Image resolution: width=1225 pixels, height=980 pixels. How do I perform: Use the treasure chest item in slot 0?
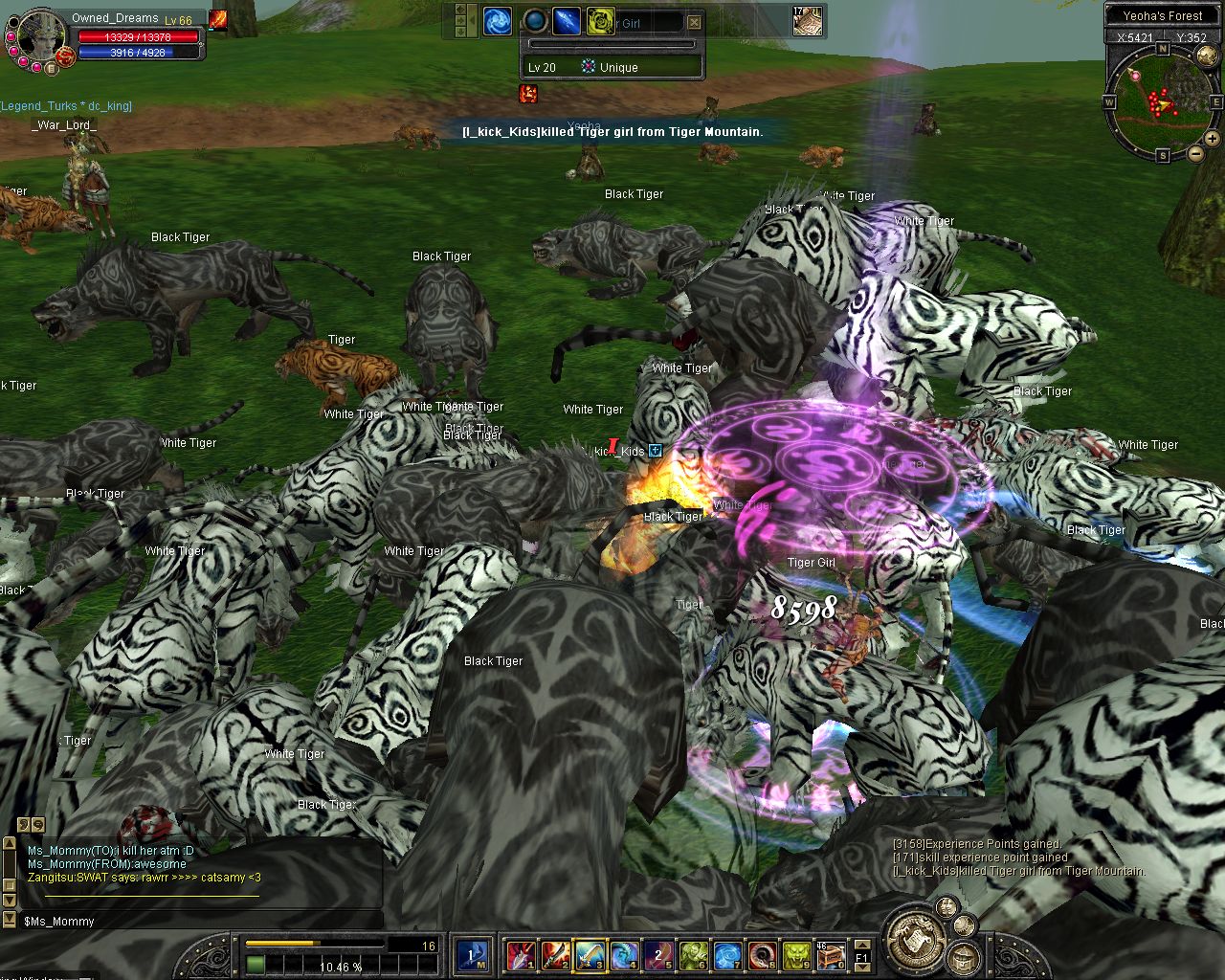coord(831,954)
